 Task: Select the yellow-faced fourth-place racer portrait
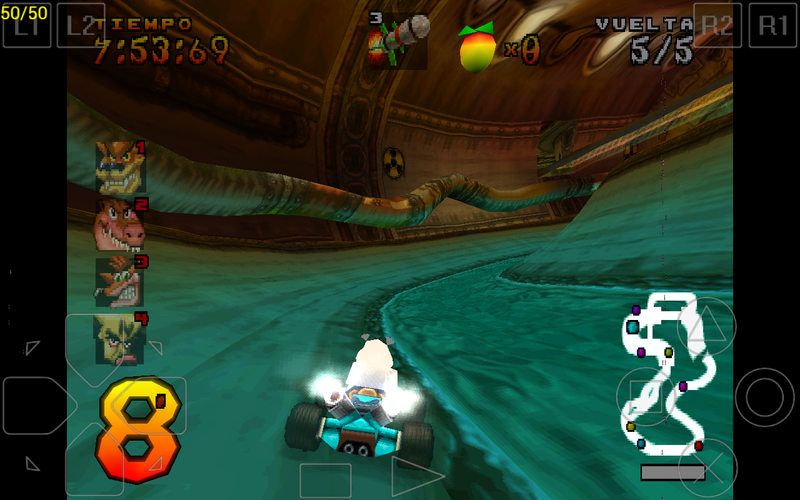pyautogui.click(x=120, y=338)
